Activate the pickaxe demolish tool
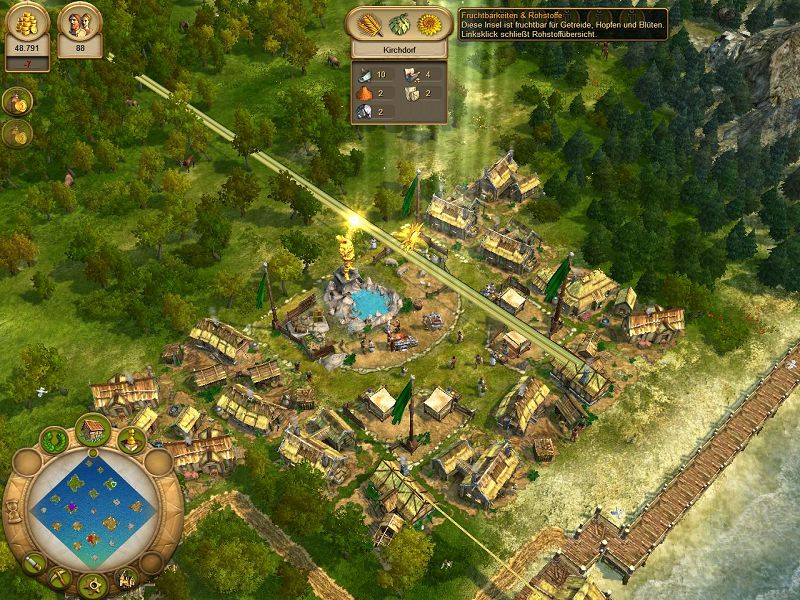This screenshot has width=800, height=600. coord(59,577)
